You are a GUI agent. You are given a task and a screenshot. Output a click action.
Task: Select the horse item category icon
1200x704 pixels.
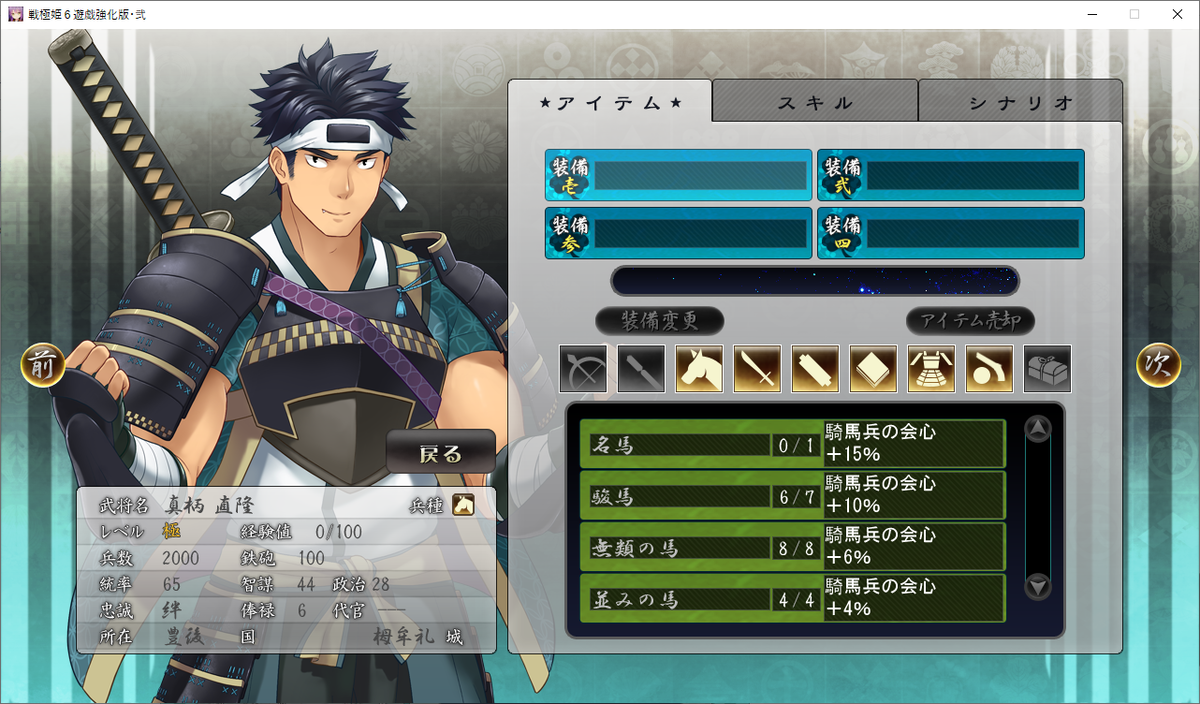[699, 369]
